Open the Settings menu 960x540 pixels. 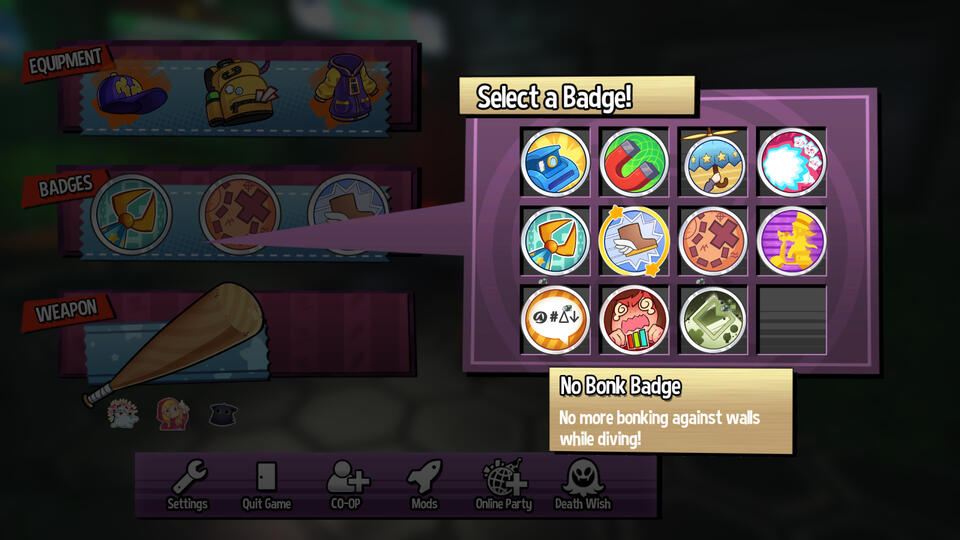click(187, 485)
